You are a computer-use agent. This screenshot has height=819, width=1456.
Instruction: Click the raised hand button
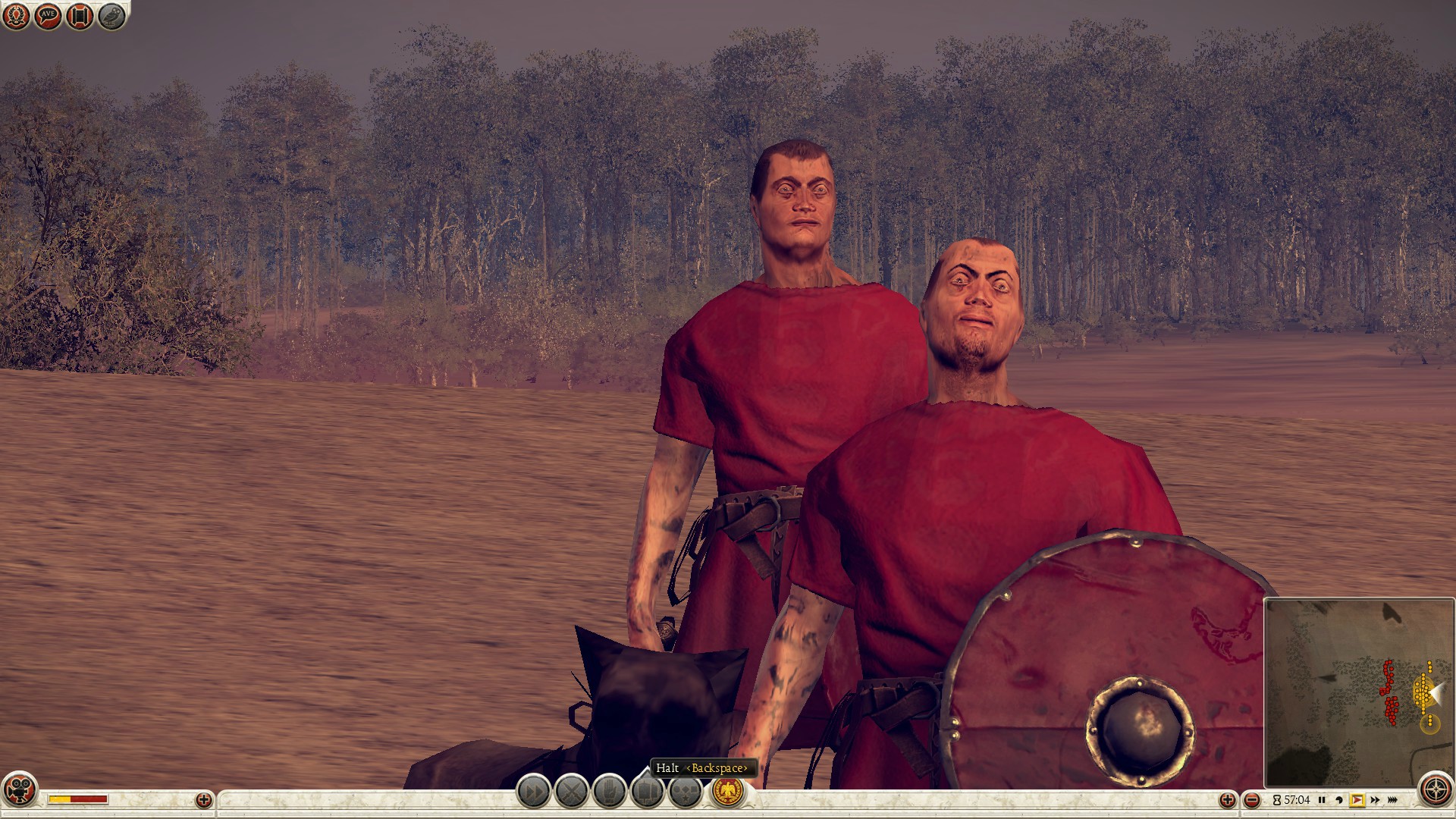coord(609,792)
